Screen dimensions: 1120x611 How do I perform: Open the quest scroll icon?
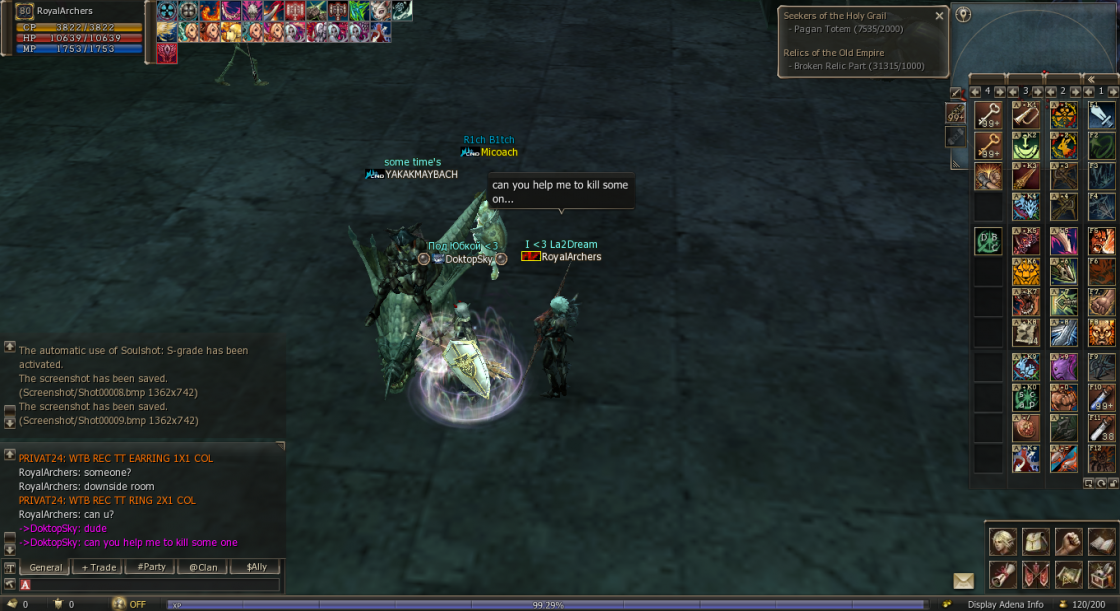point(1003,574)
